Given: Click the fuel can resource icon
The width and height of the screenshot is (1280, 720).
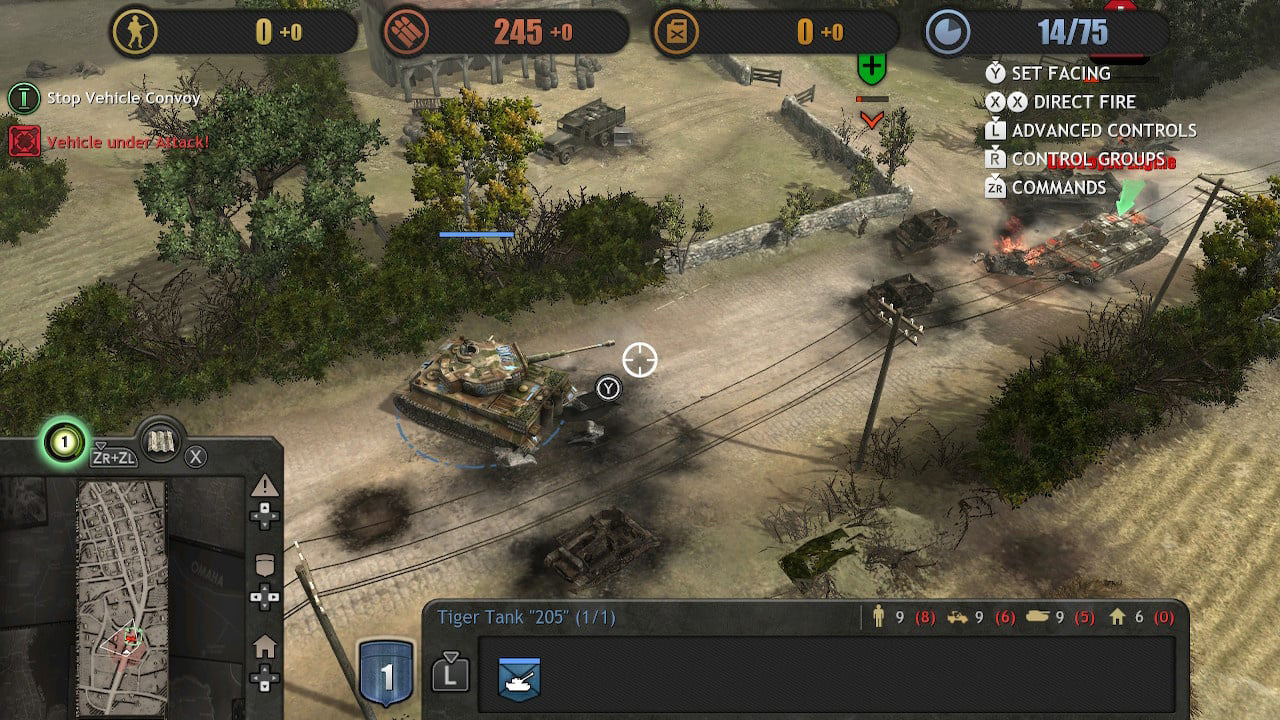Looking at the screenshot, I should pyautogui.click(x=675, y=32).
